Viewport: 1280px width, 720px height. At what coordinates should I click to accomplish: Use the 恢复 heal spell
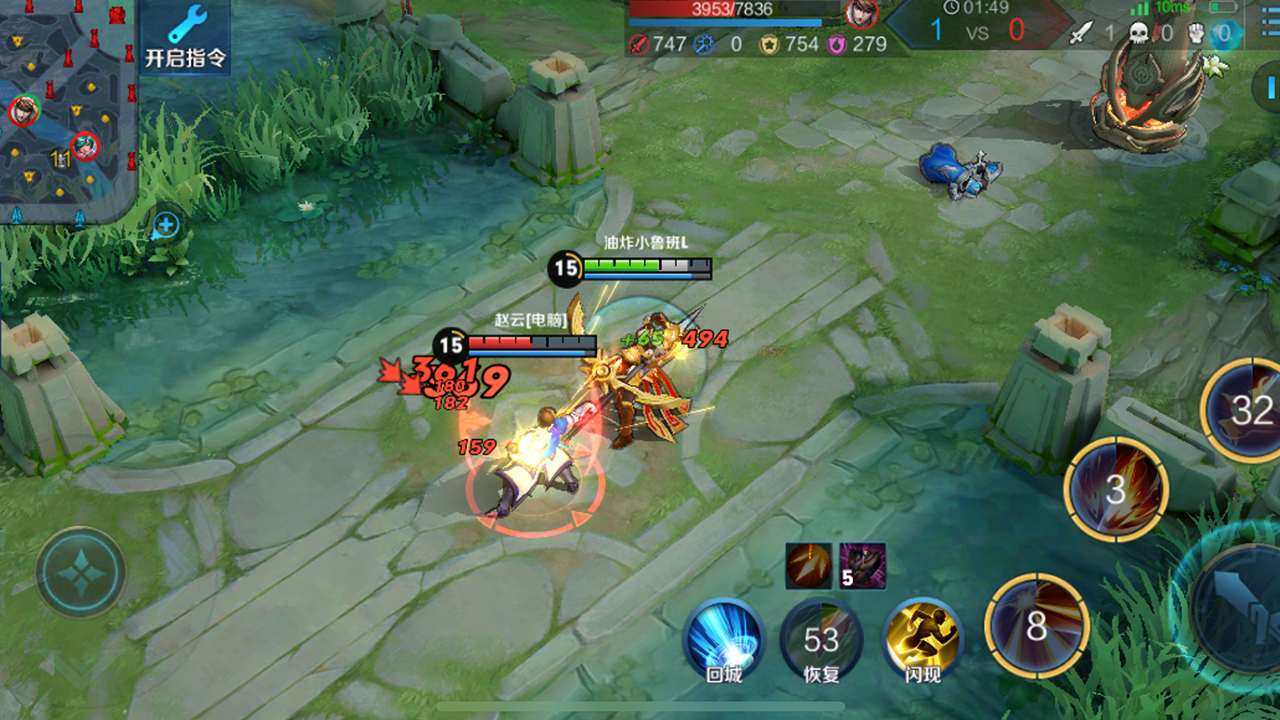coord(821,638)
